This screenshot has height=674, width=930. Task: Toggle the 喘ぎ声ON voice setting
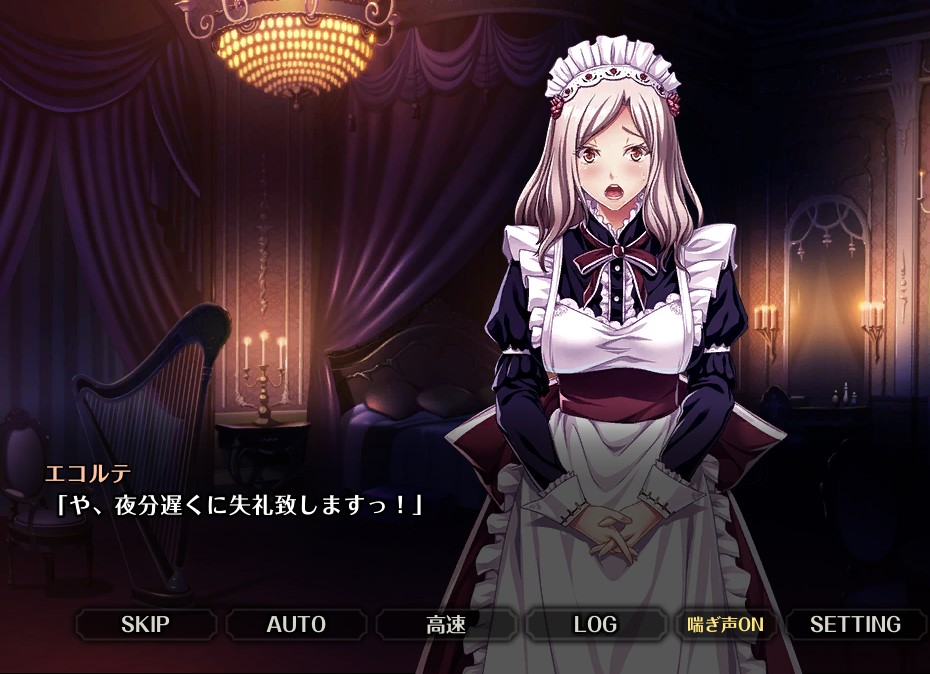[726, 625]
